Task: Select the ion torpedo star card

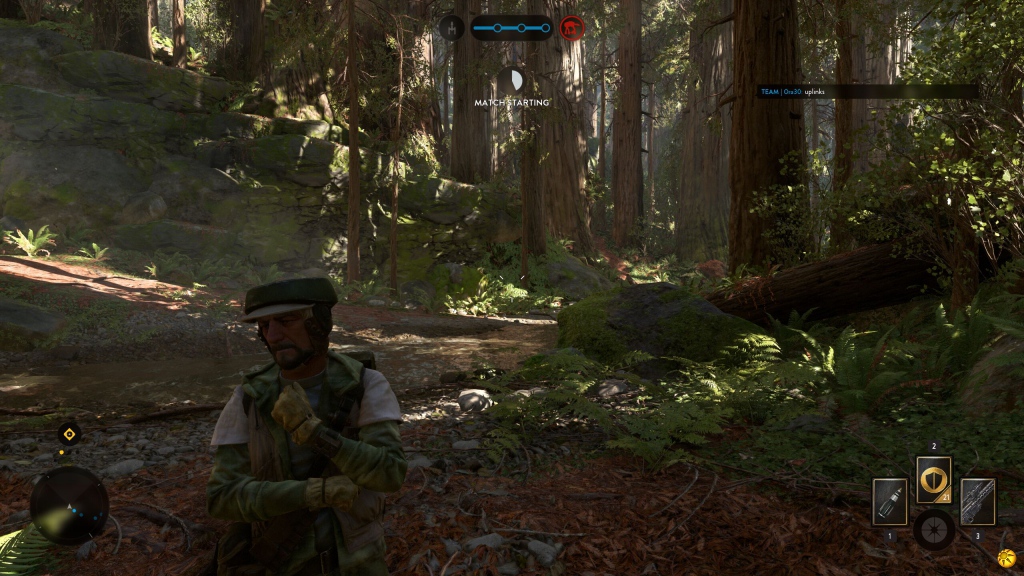Action: click(x=889, y=501)
